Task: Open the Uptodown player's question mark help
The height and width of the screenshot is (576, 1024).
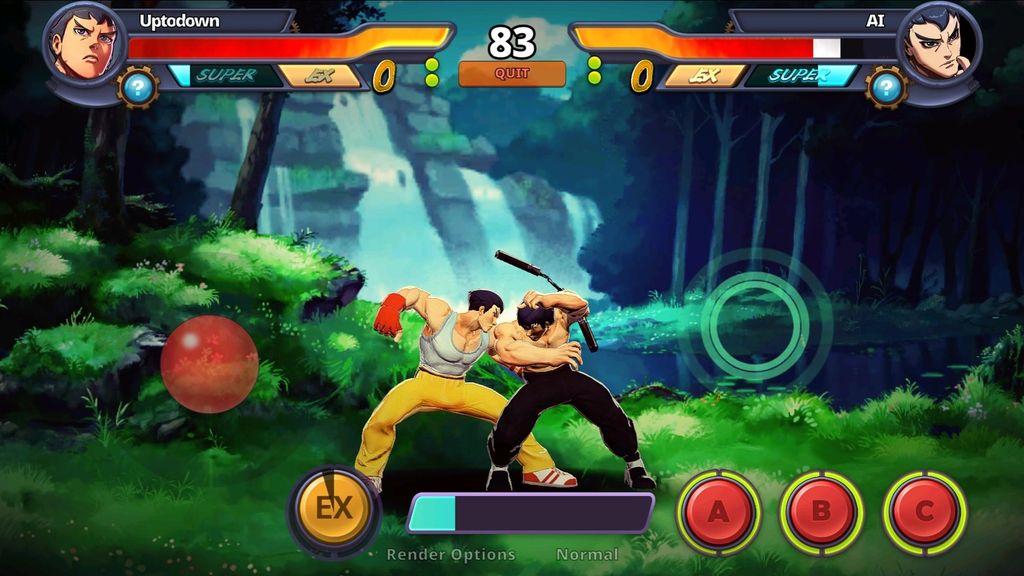Action: 138,88
